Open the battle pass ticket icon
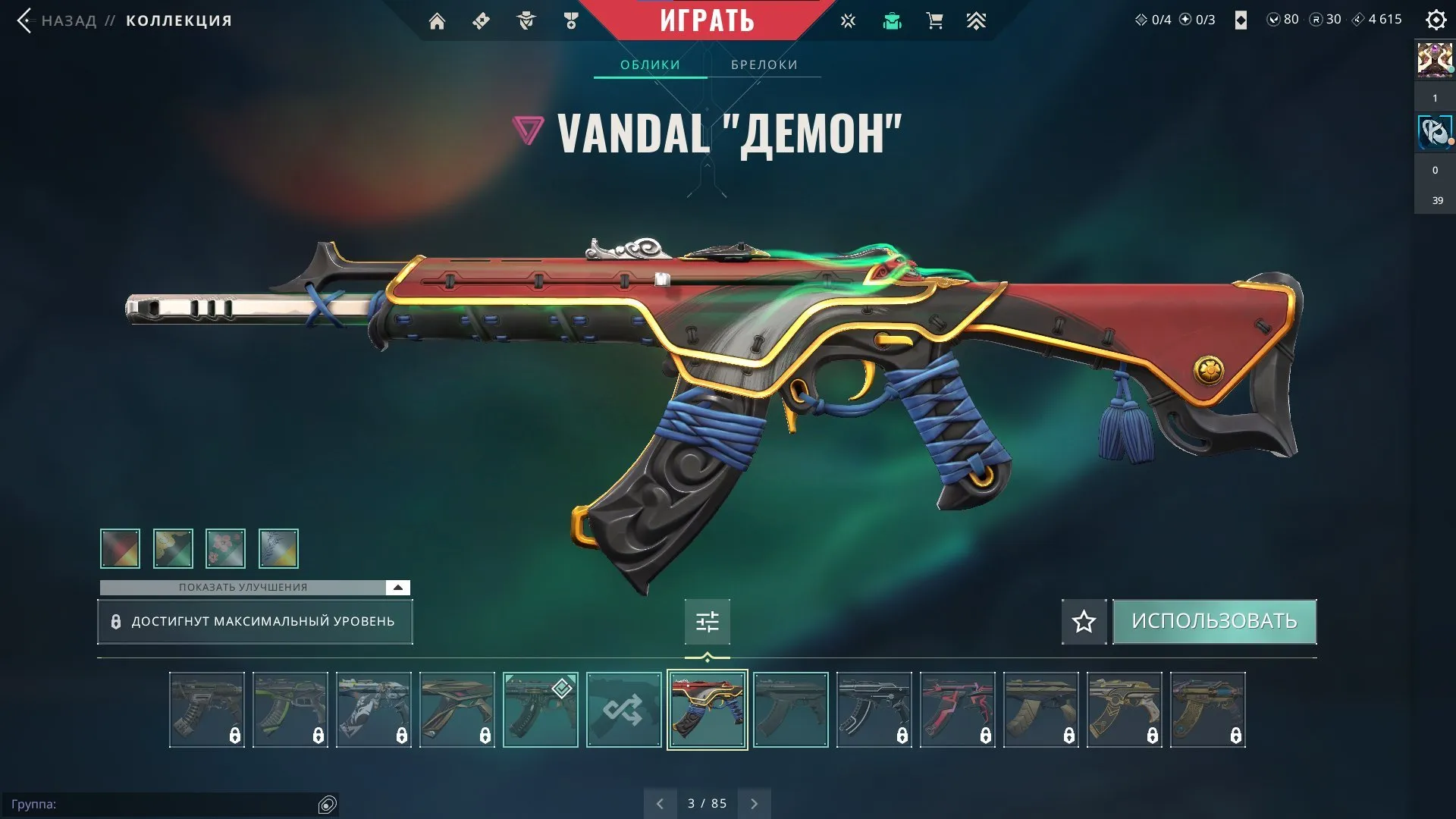 point(480,20)
